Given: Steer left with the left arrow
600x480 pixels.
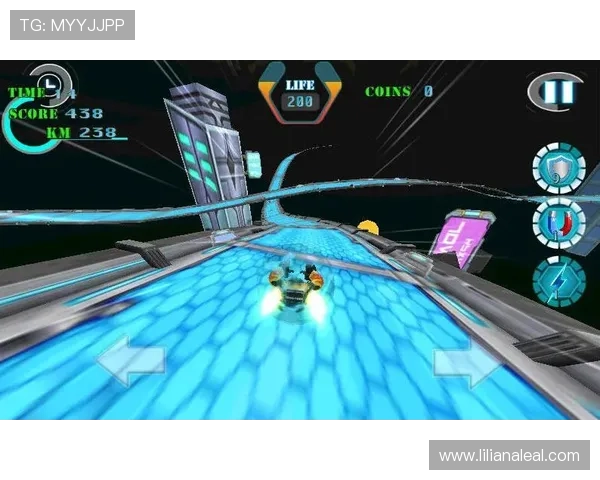Looking at the screenshot, I should coord(129,361).
